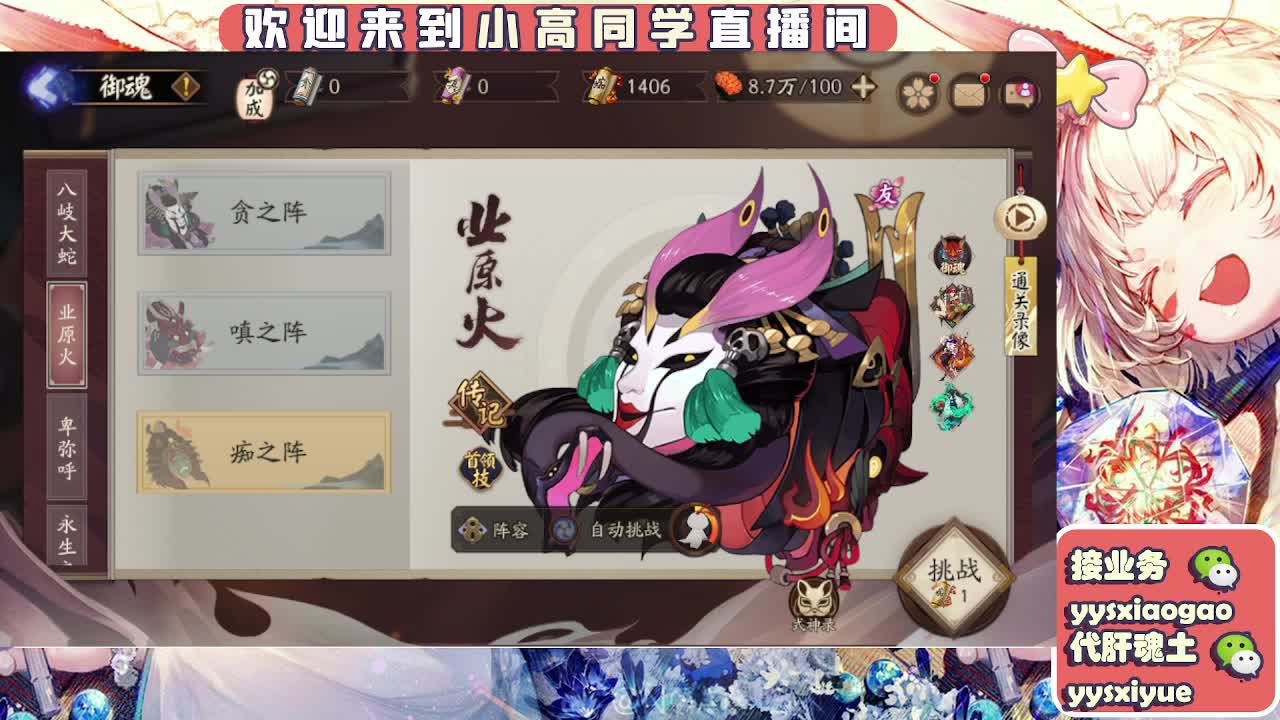Open the mail inbox icon

(x=966, y=91)
